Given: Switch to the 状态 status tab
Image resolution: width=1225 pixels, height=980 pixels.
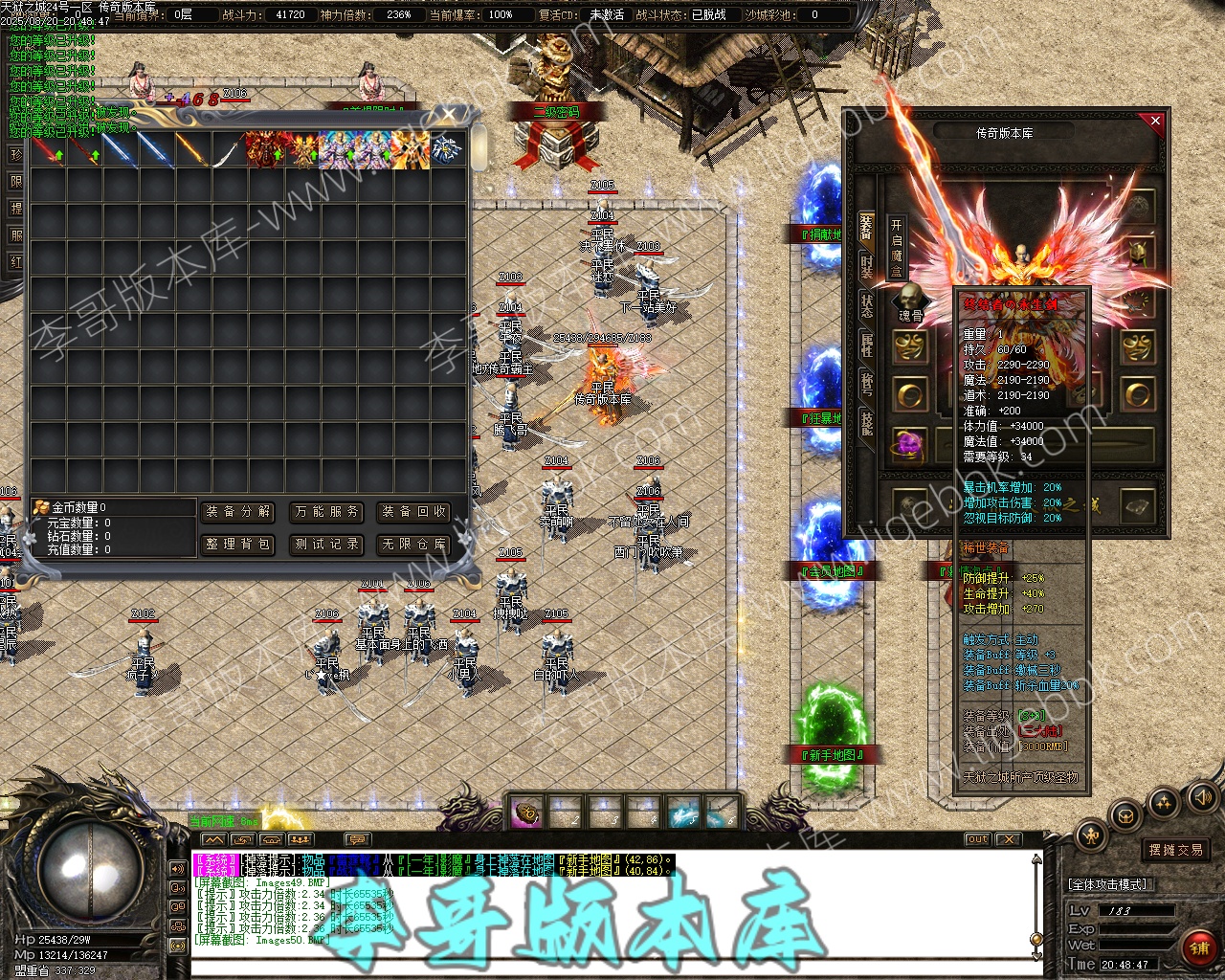Looking at the screenshot, I should 866,306.
